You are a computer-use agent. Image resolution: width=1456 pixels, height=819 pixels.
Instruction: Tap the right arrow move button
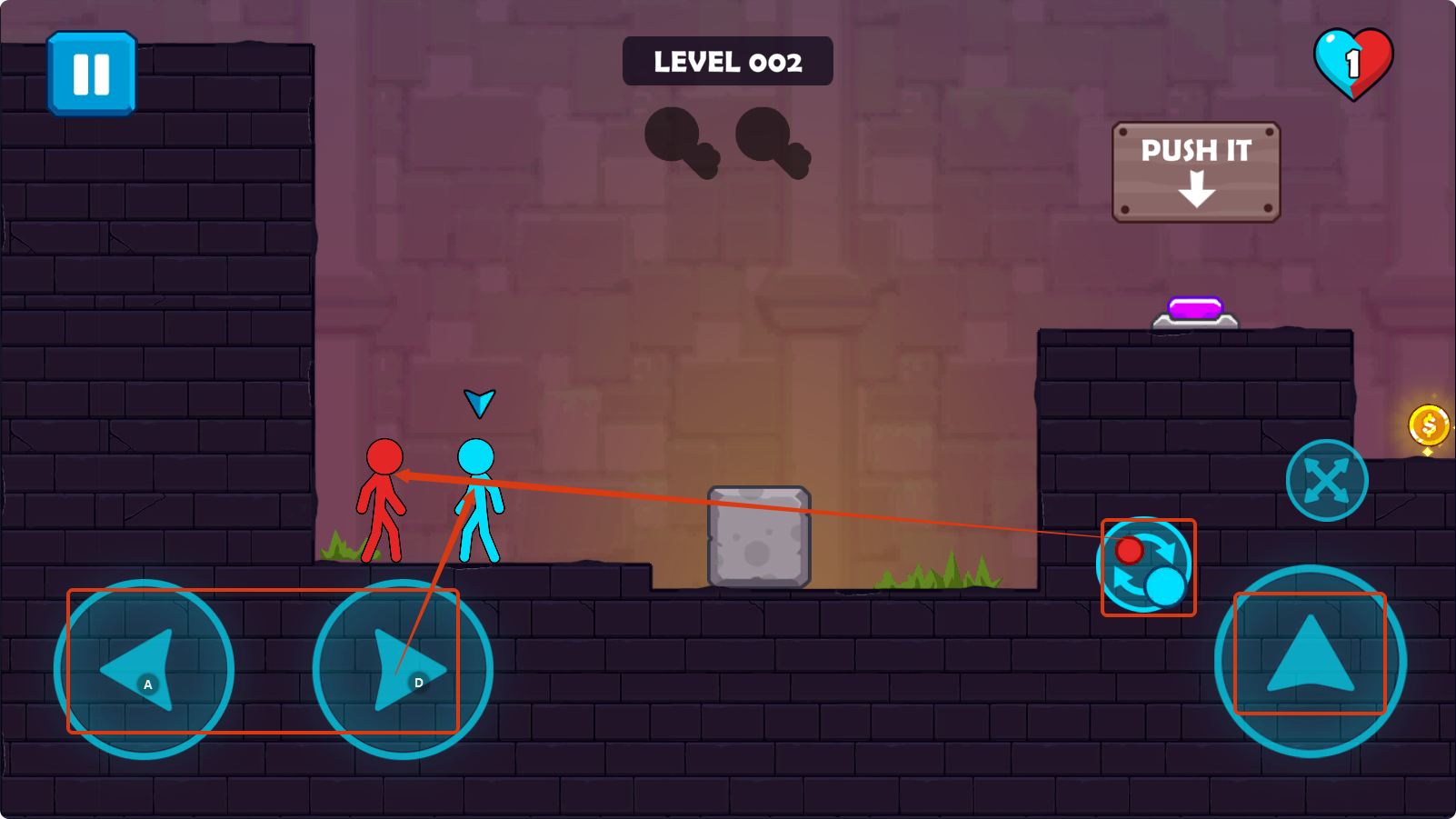pyautogui.click(x=403, y=669)
